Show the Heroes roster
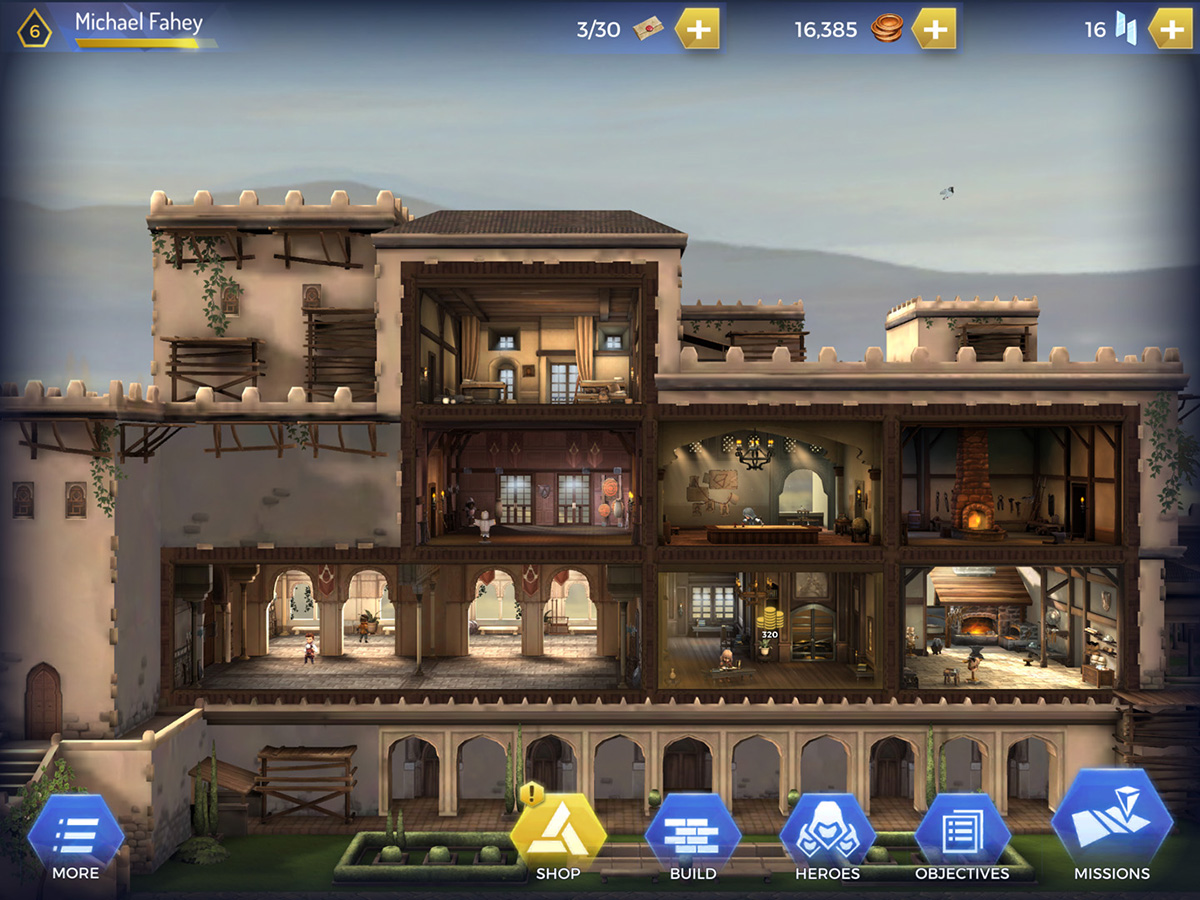Viewport: 1200px width, 900px height. [x=827, y=836]
